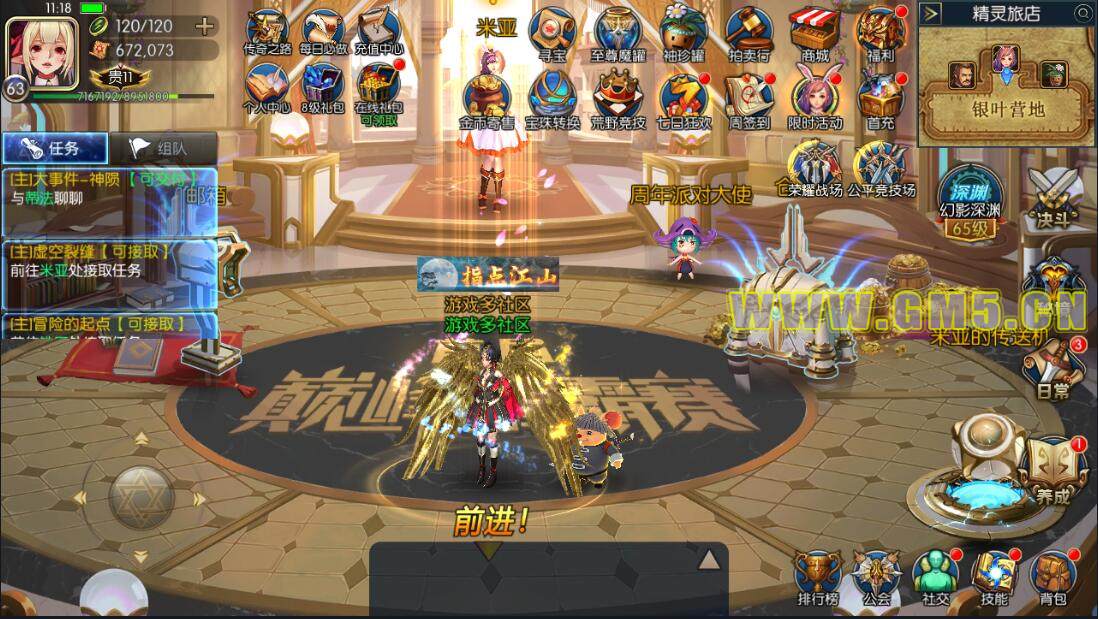
Task: Open the 商城 shop
Action: [x=814, y=30]
